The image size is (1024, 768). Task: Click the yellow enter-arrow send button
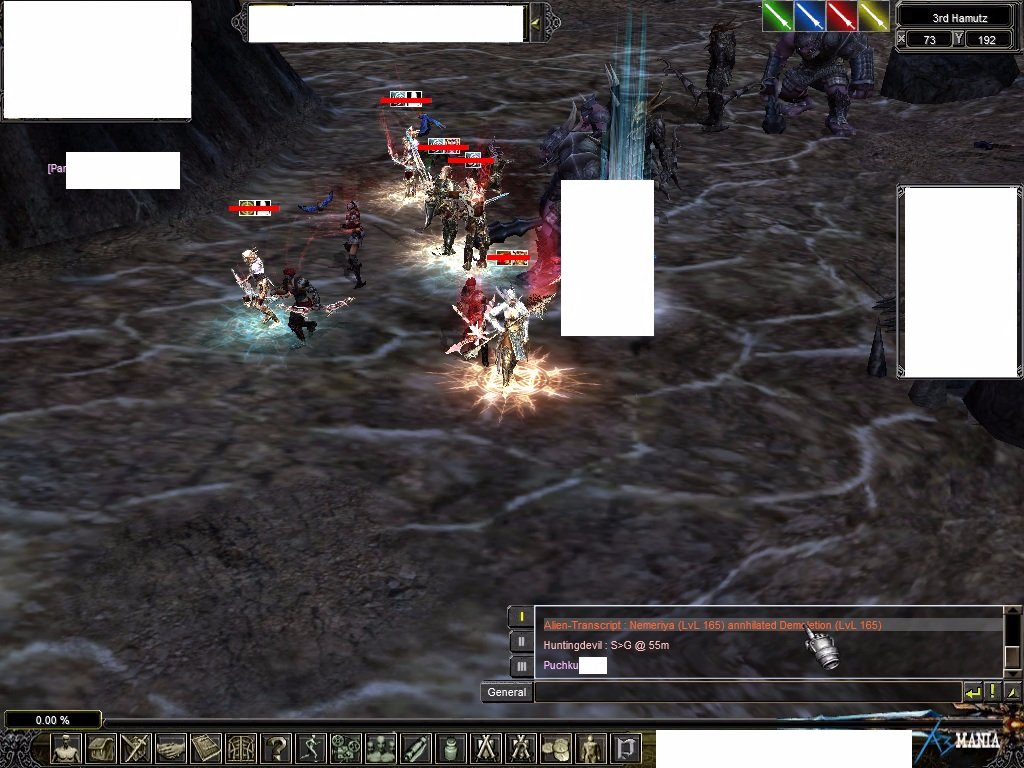972,692
